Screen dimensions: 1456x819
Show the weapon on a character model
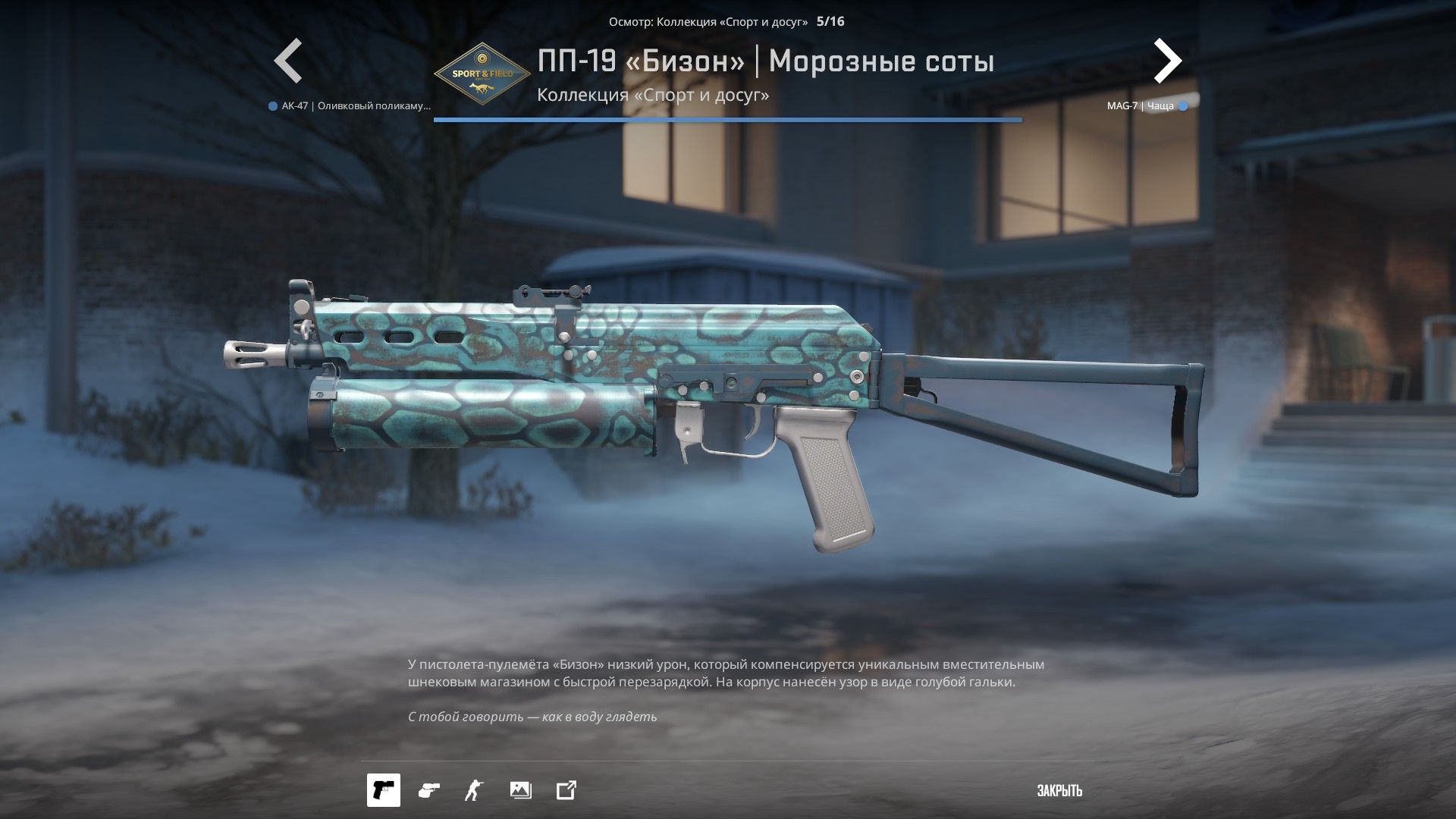point(474,790)
